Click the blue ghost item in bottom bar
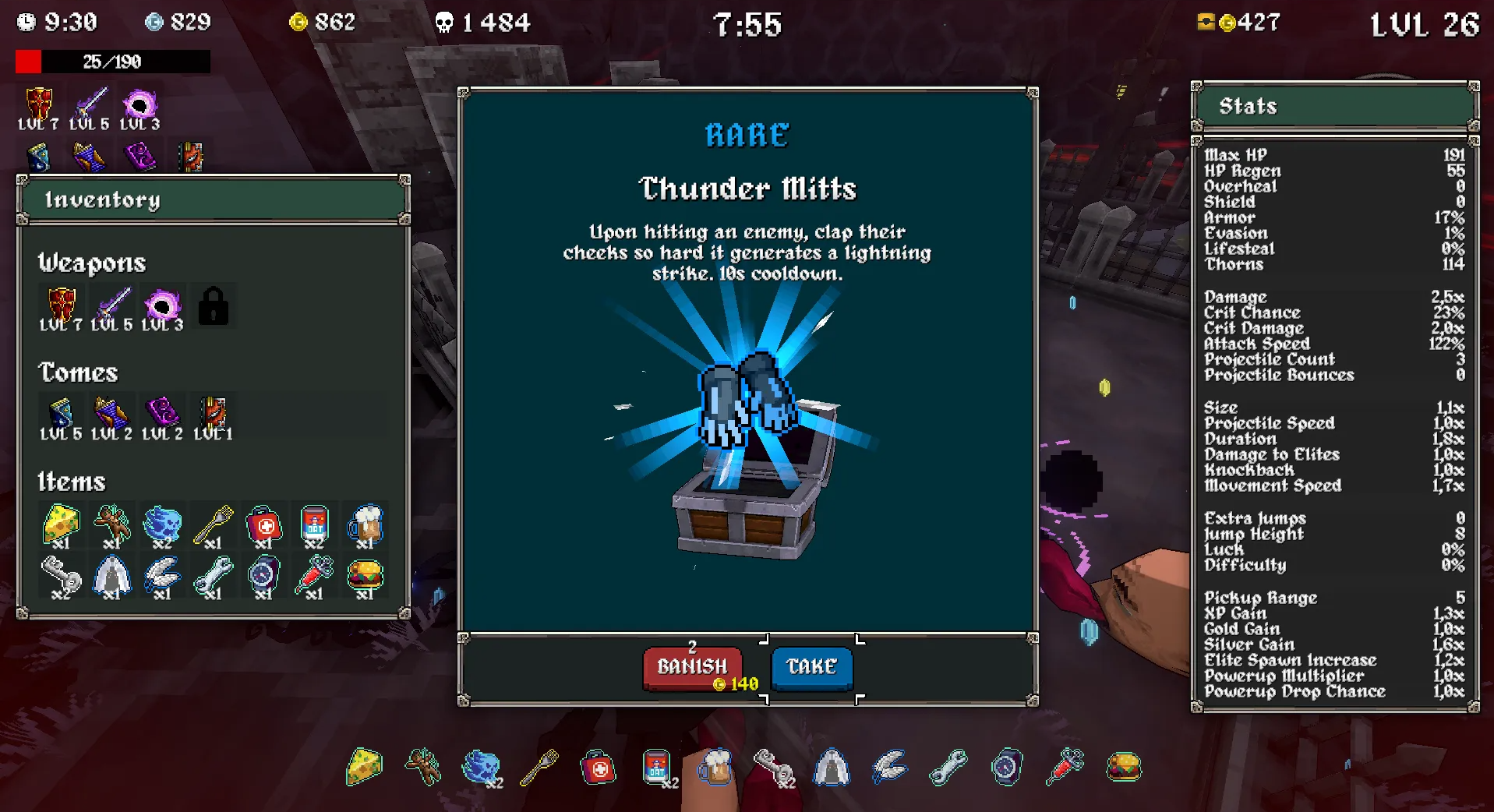 tap(481, 767)
